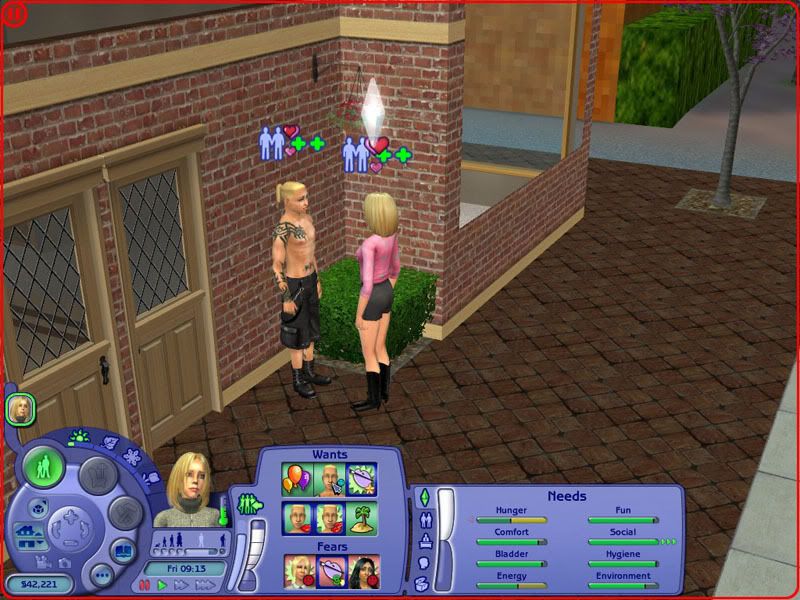Pause the game
This screenshot has width=800, height=600.
click(145, 584)
